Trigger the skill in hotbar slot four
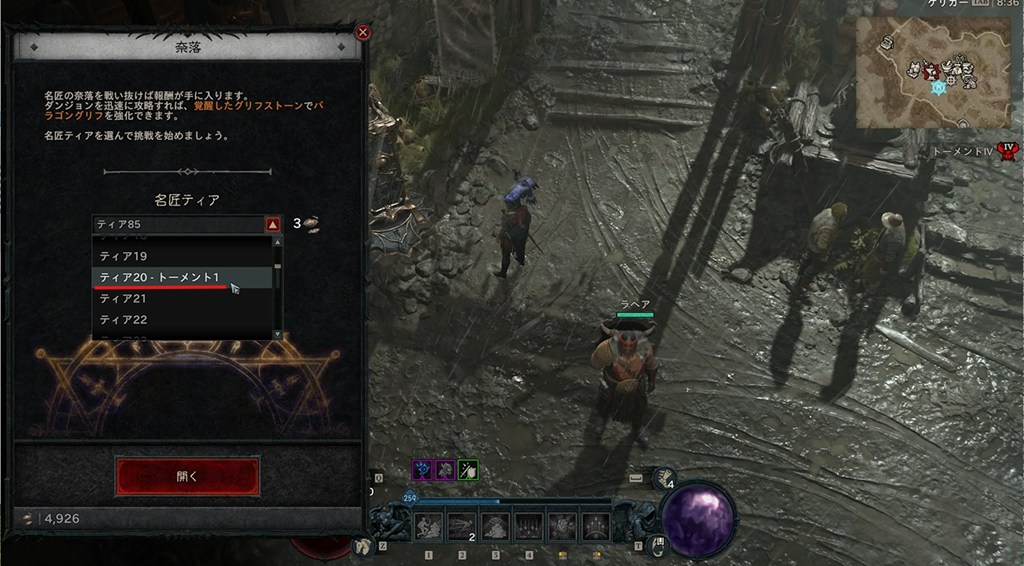This screenshot has height=566, width=1024. click(x=529, y=526)
